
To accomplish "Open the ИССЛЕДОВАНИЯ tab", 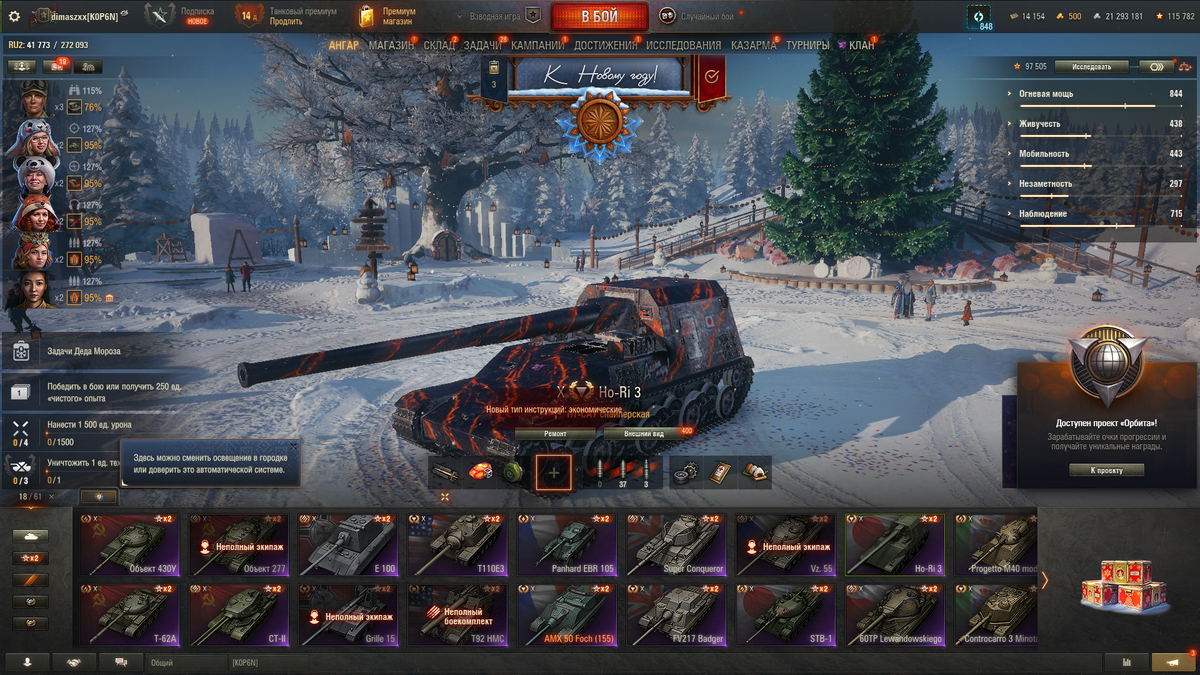I will (683, 45).
